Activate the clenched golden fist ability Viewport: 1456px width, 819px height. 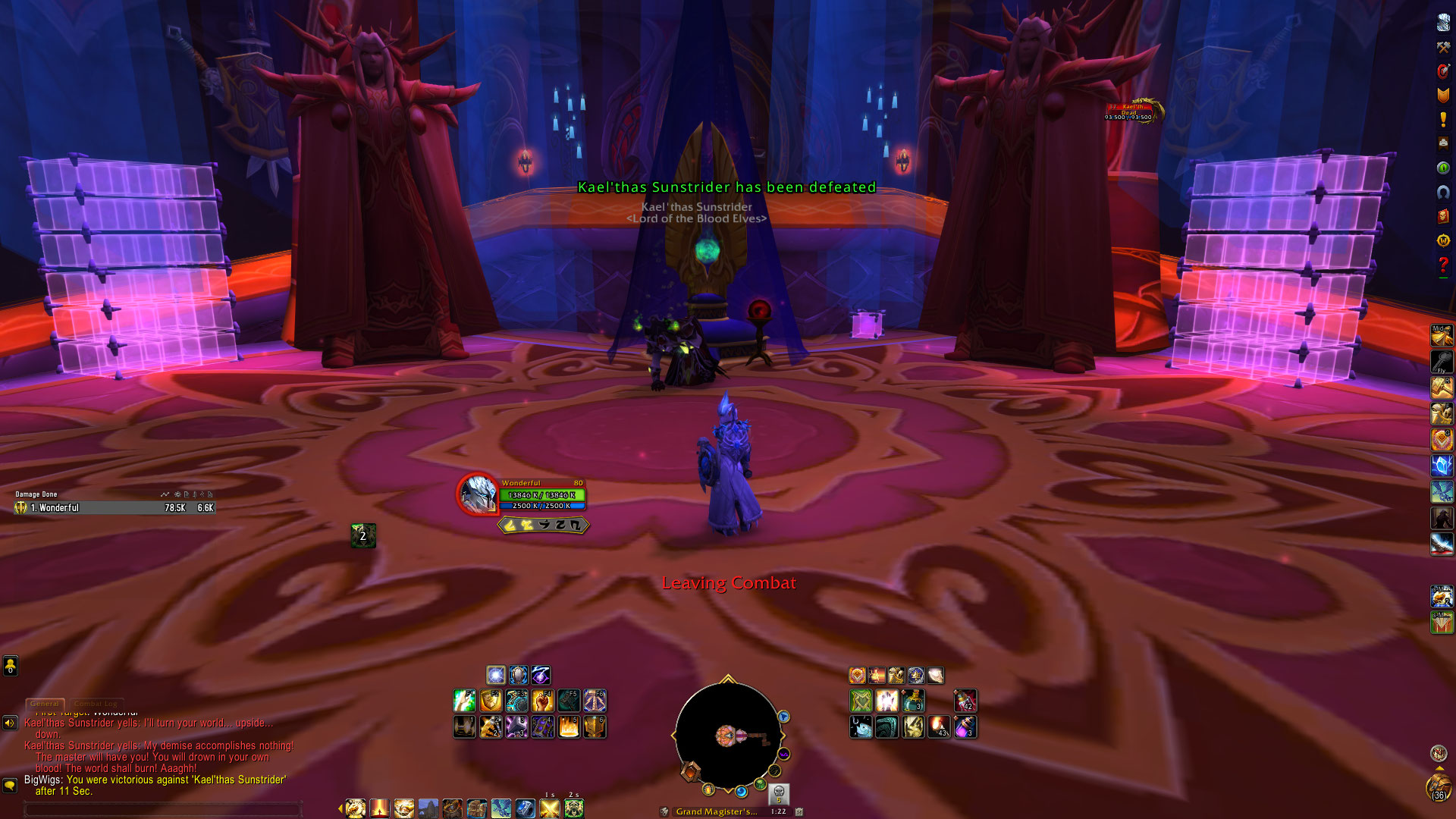pos(542,701)
